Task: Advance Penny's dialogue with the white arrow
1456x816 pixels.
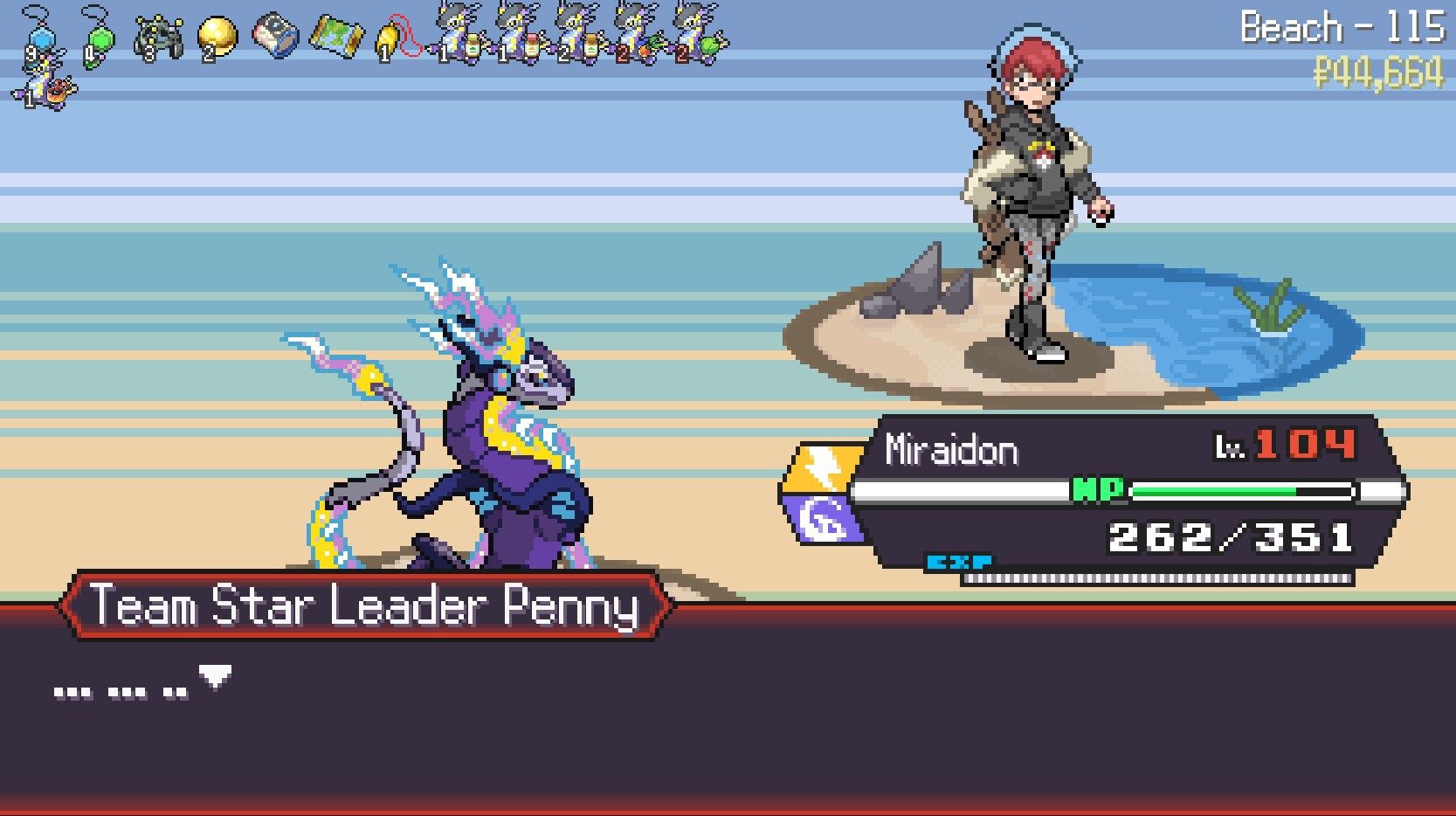Action: (215, 676)
